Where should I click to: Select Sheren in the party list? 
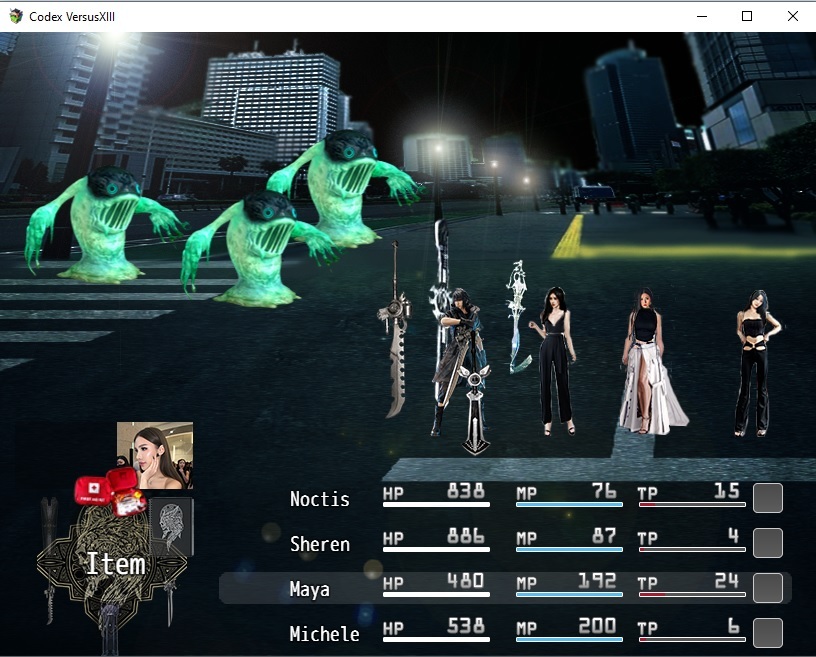coord(320,544)
